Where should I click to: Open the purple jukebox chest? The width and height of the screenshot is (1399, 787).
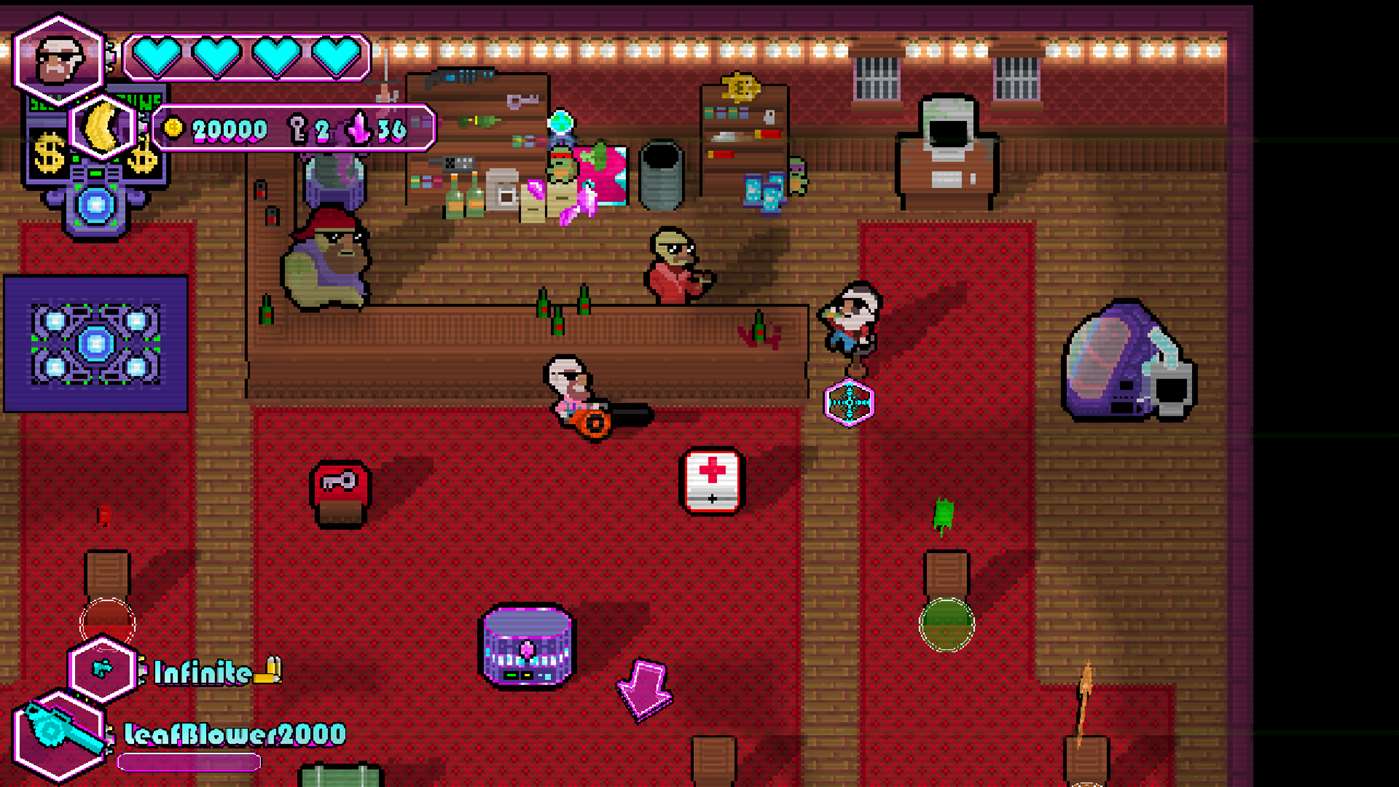click(529, 646)
